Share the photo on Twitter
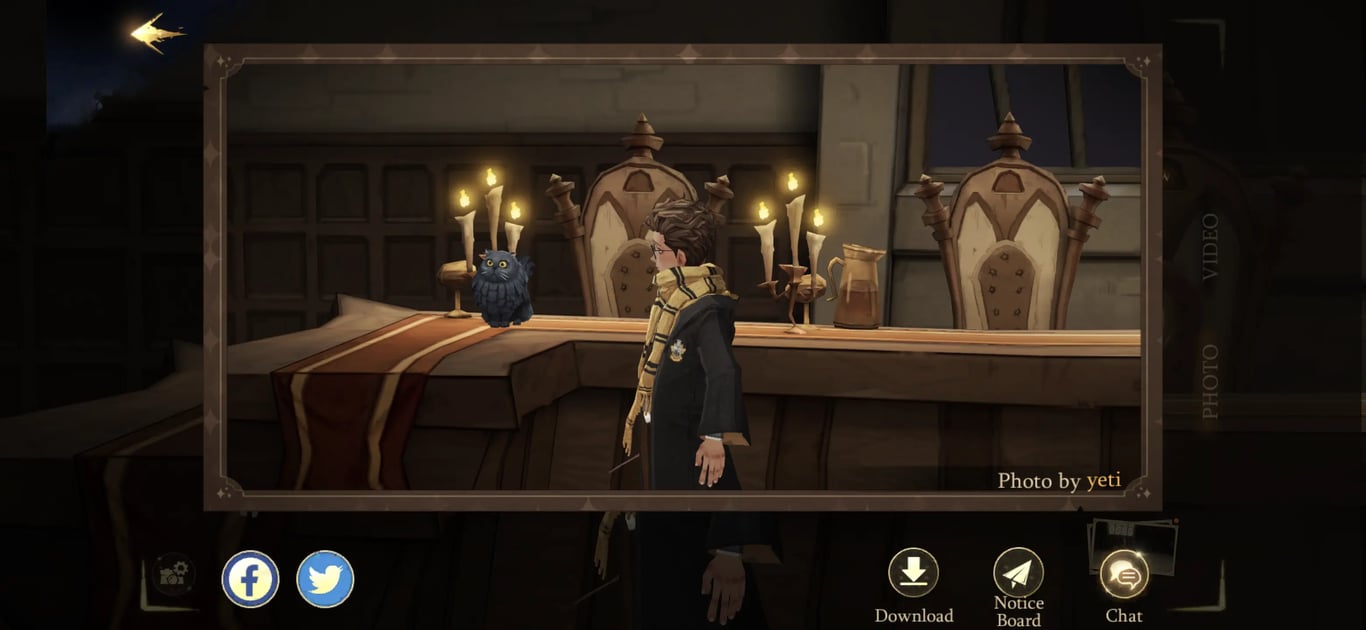Viewport: 1366px width, 630px height. (x=325, y=579)
